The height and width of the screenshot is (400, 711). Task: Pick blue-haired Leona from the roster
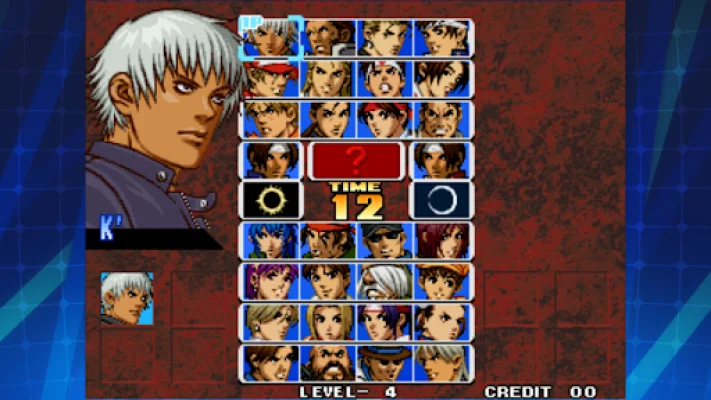point(271,241)
